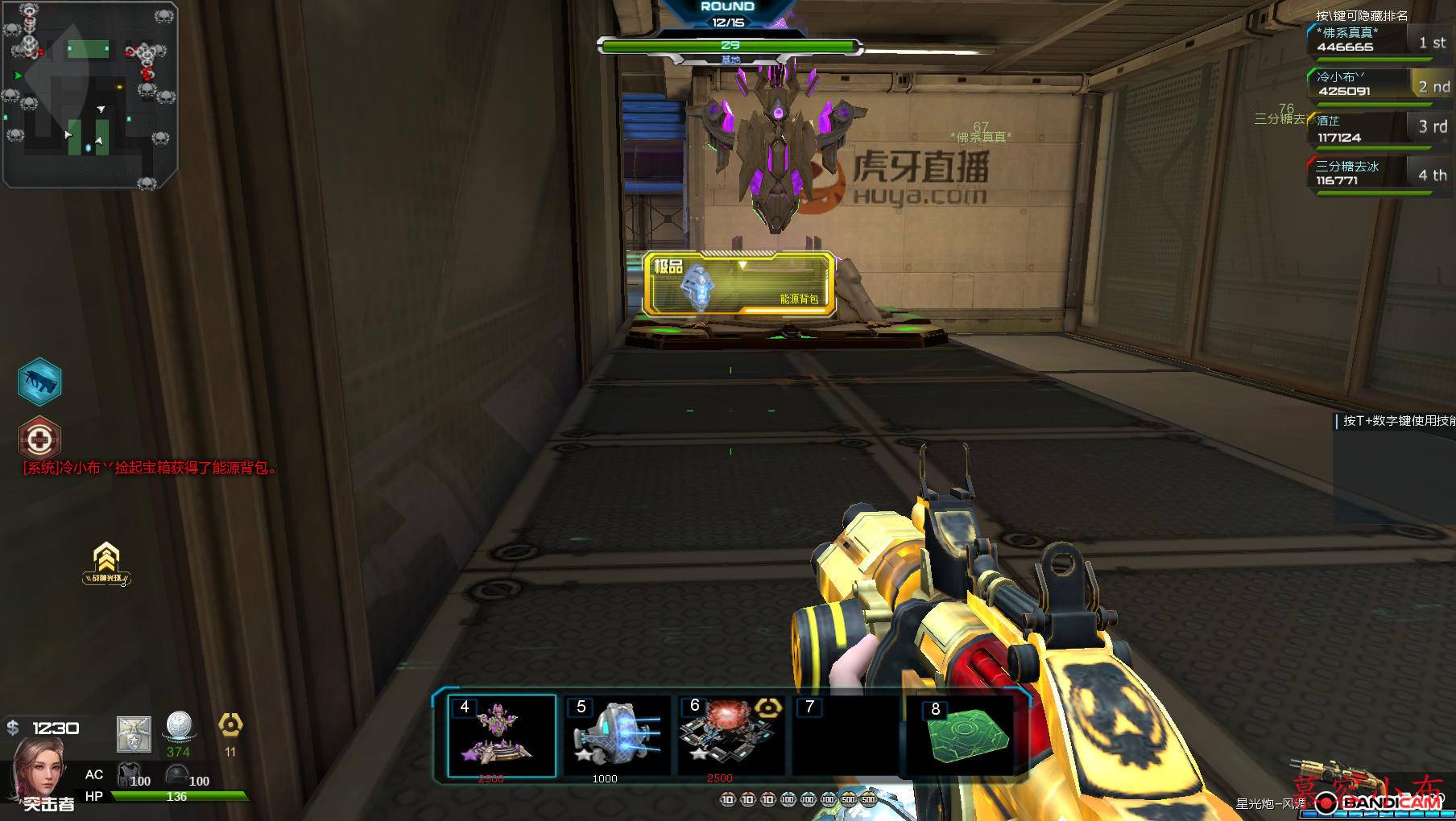Choose the blue laser turret in slot 5
Screen dimensions: 1456x821
(x=616, y=735)
